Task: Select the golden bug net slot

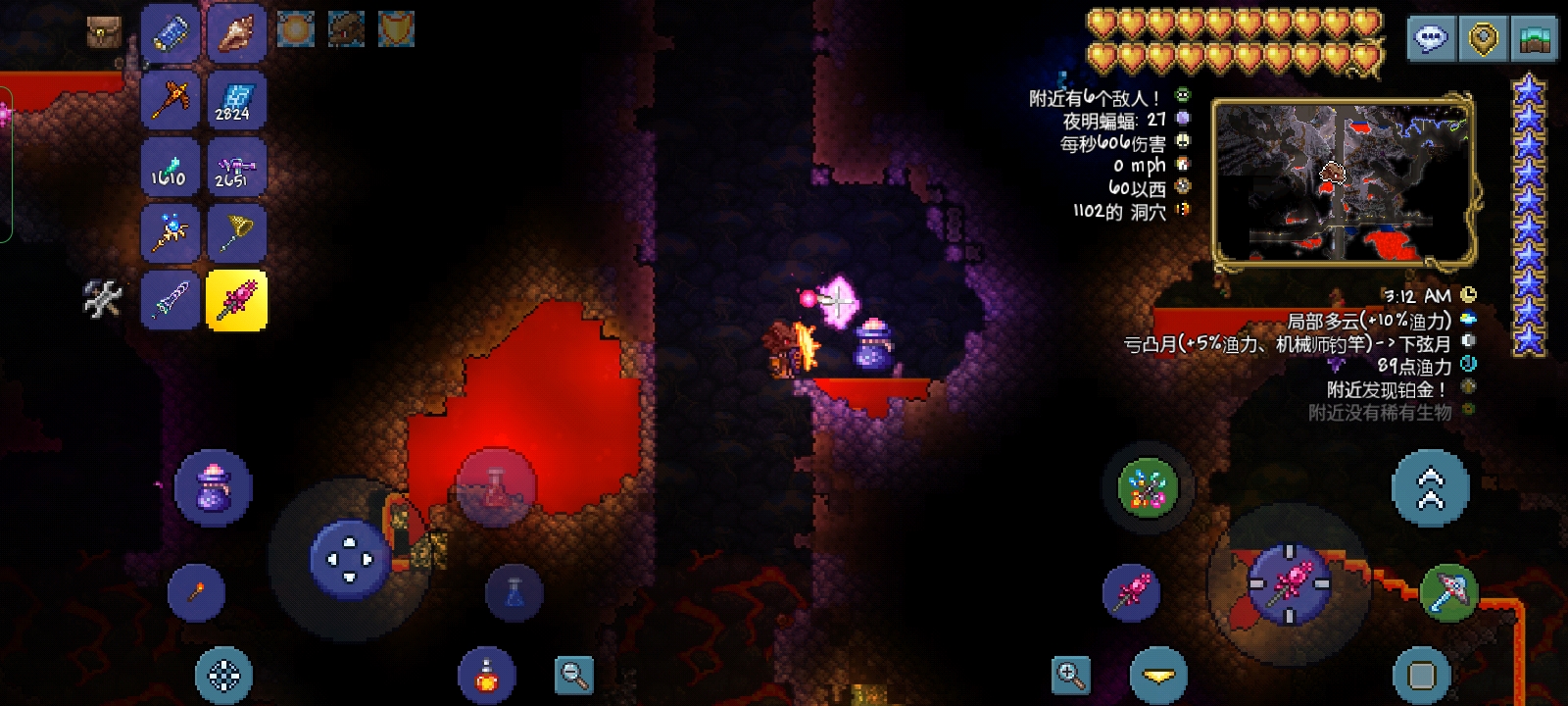Action: tap(236, 232)
